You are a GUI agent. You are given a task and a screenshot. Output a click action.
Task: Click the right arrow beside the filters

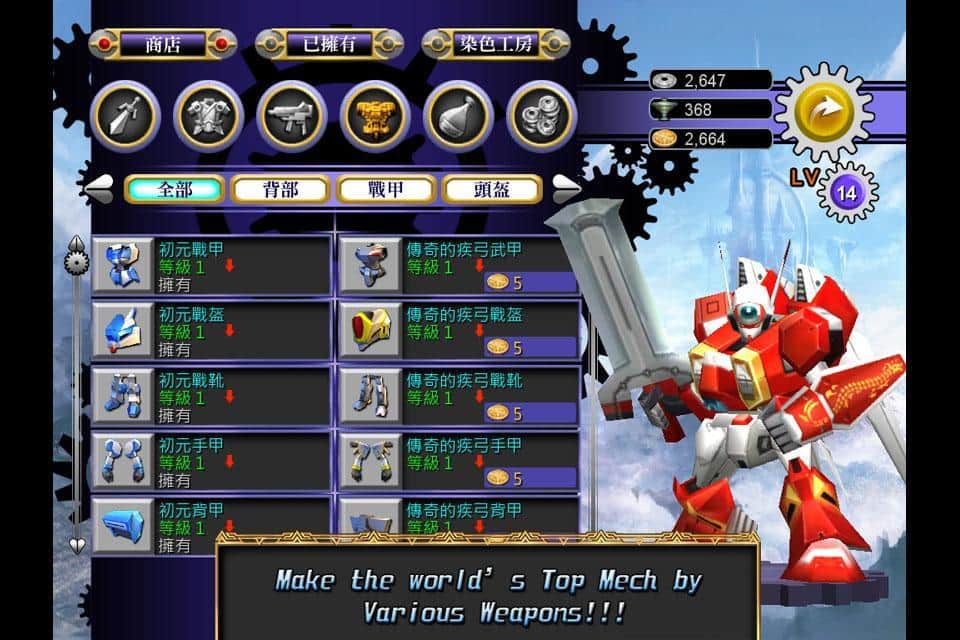pos(567,187)
